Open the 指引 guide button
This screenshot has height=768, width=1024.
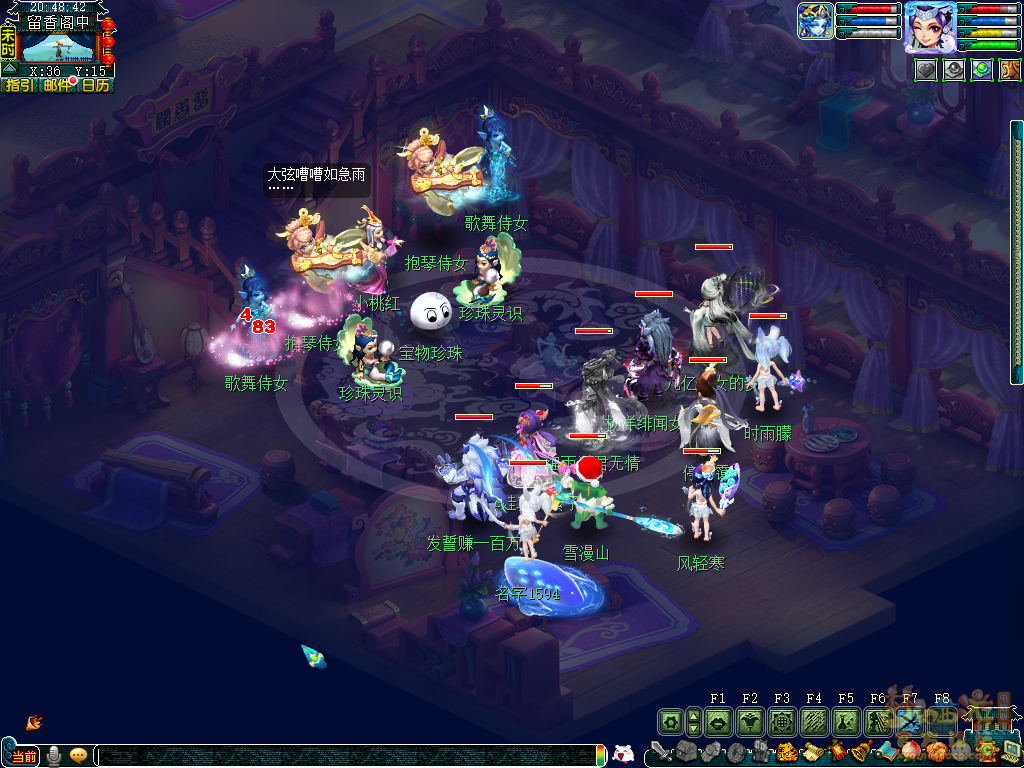[x=19, y=86]
